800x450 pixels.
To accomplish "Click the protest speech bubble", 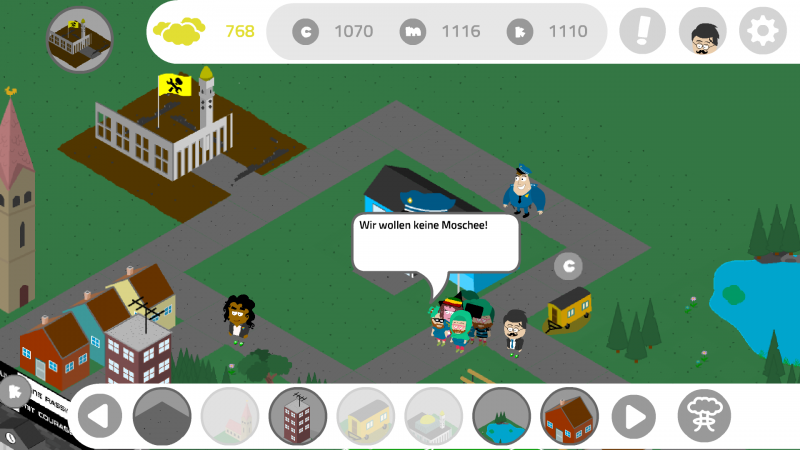I will click(x=434, y=241).
